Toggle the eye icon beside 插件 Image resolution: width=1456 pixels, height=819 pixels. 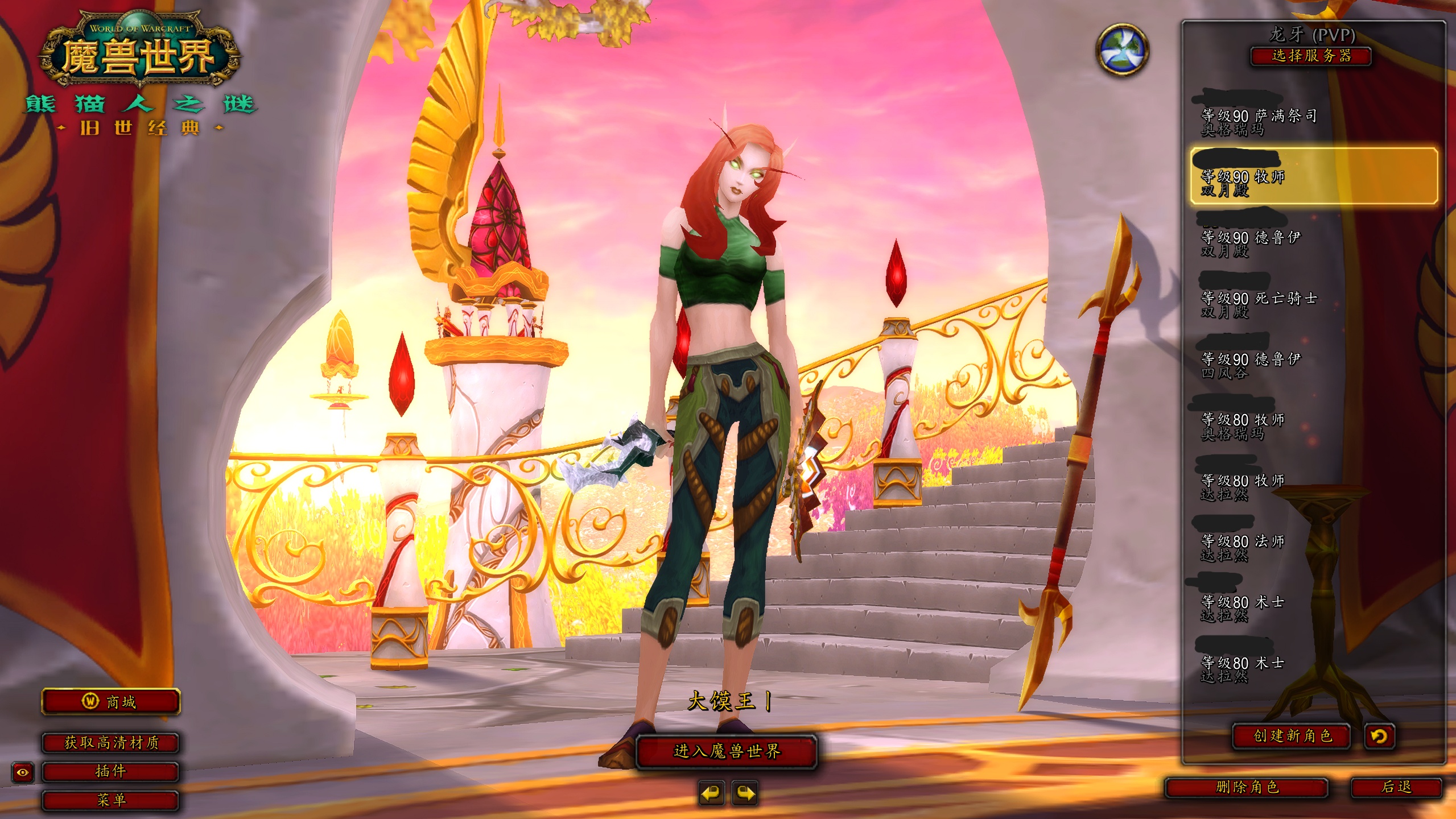(x=23, y=772)
